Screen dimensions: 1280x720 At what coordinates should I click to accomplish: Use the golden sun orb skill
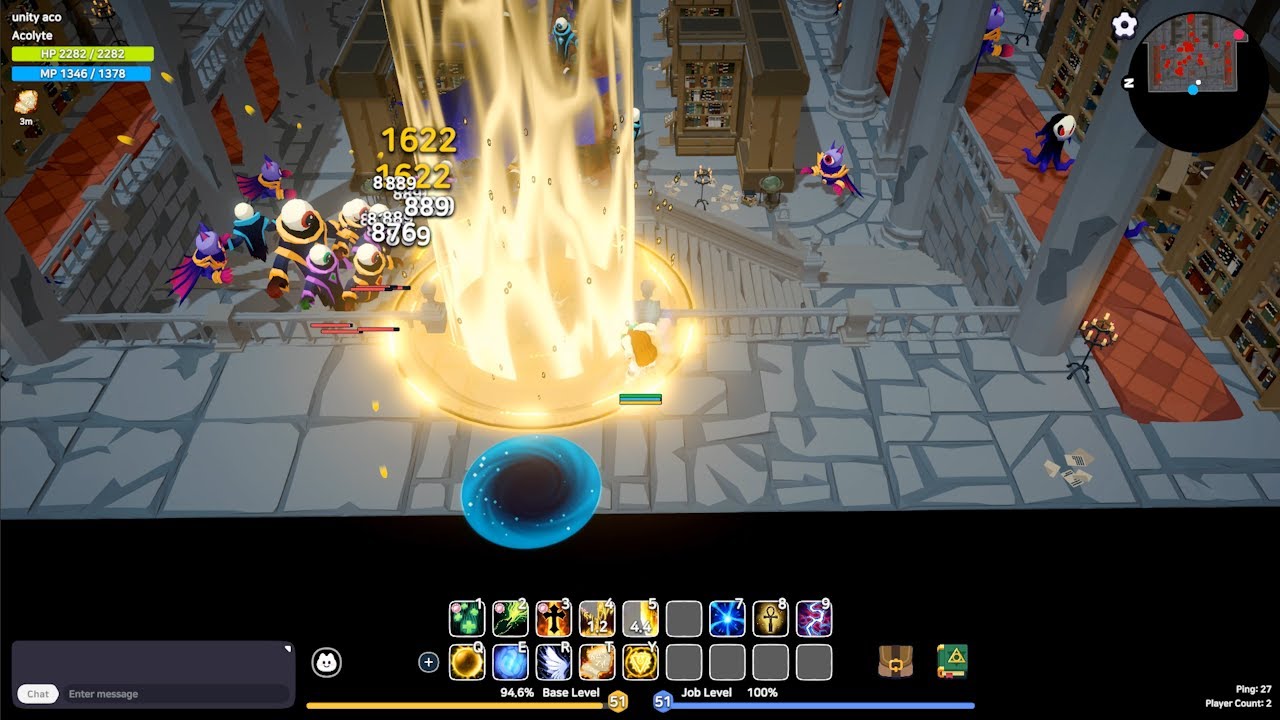[x=467, y=662]
